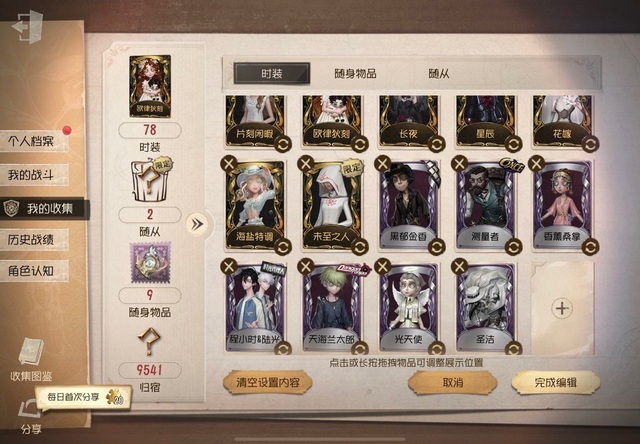Go to 我的战斗 menu entry
This screenshot has height=444, width=640.
click(32, 175)
